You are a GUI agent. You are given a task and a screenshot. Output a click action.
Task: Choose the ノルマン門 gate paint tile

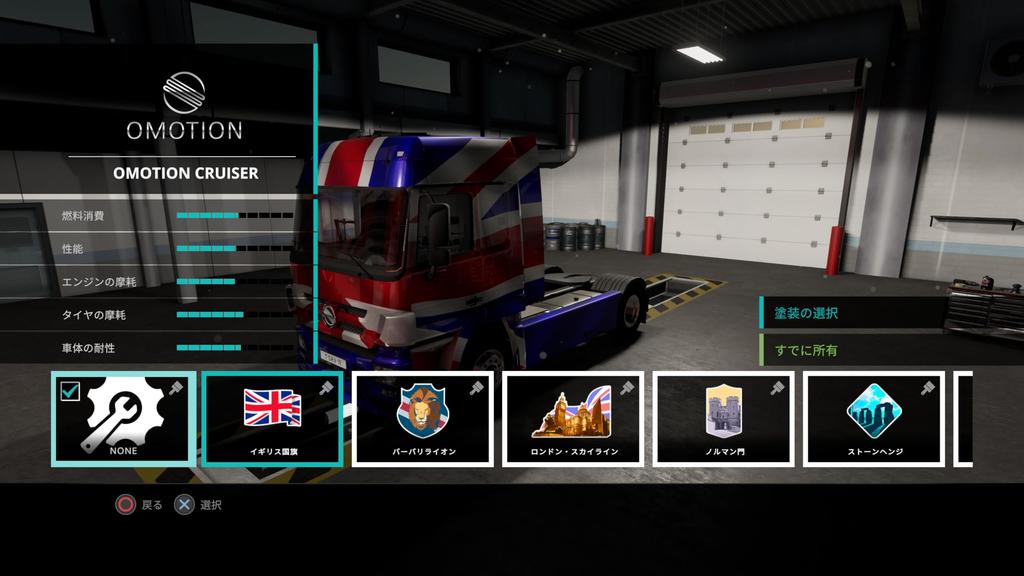(724, 419)
